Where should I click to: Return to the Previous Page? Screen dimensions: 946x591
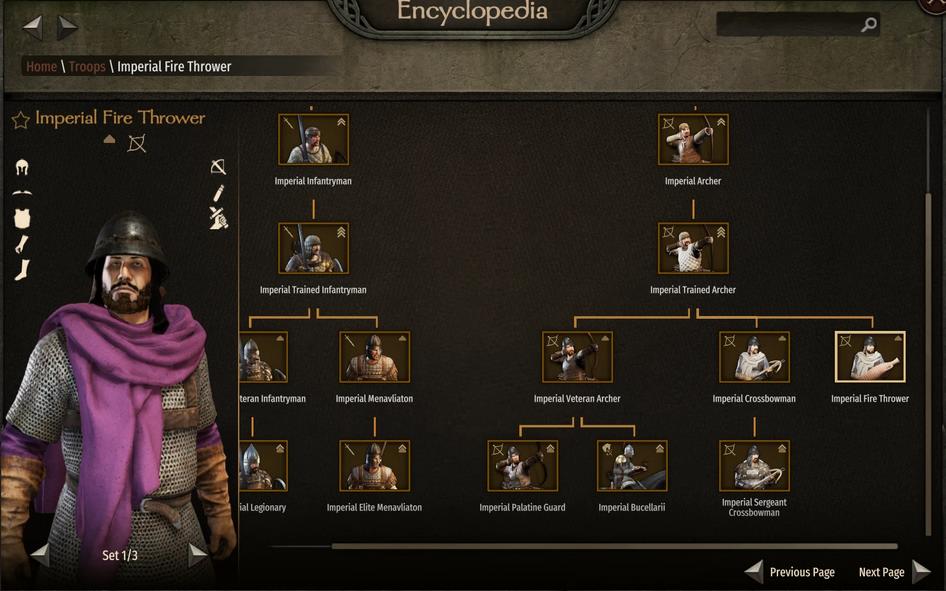click(x=790, y=572)
